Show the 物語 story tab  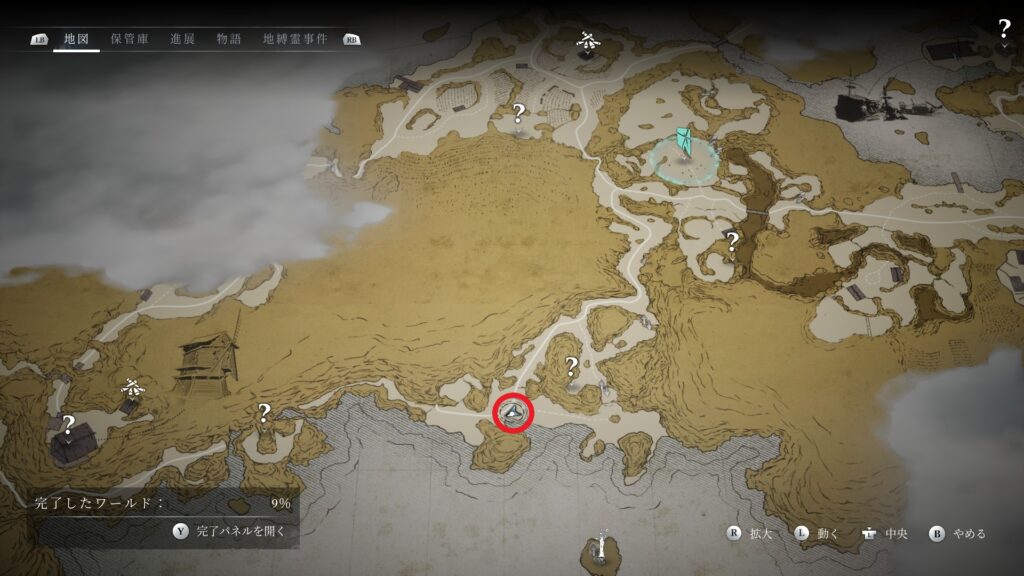coord(229,39)
